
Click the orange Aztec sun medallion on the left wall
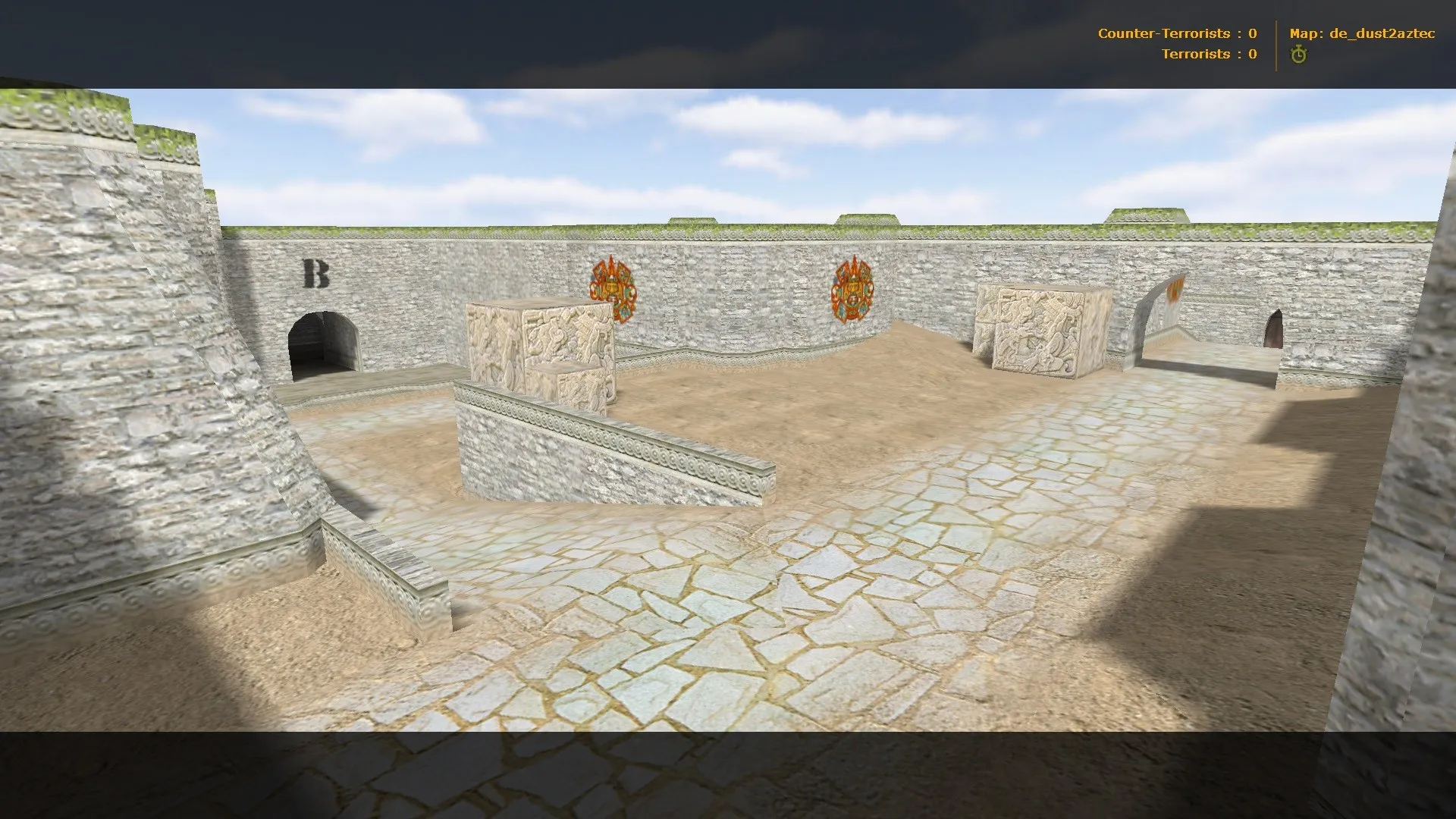(611, 290)
